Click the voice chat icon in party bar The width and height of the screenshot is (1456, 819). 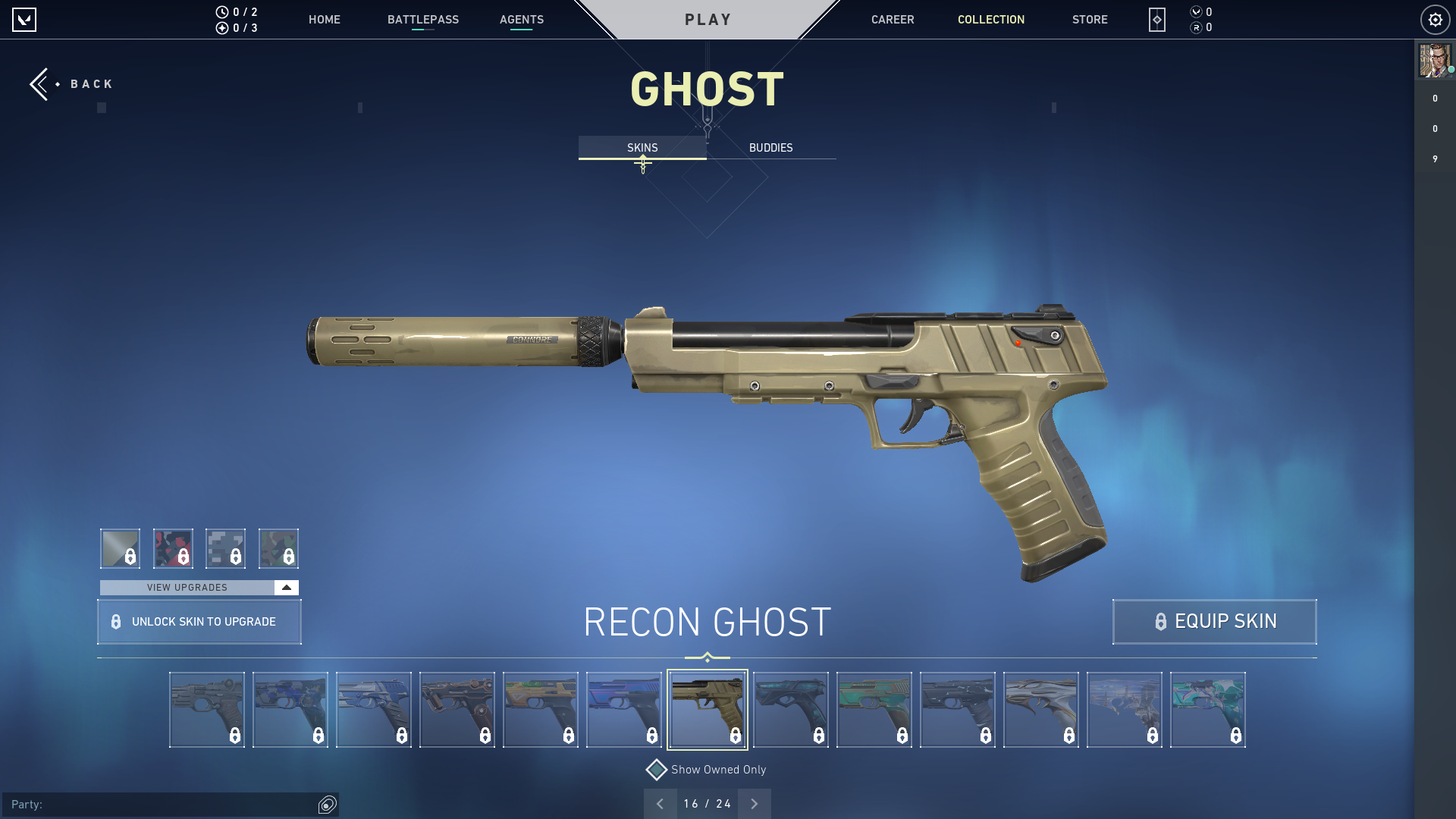(328, 805)
